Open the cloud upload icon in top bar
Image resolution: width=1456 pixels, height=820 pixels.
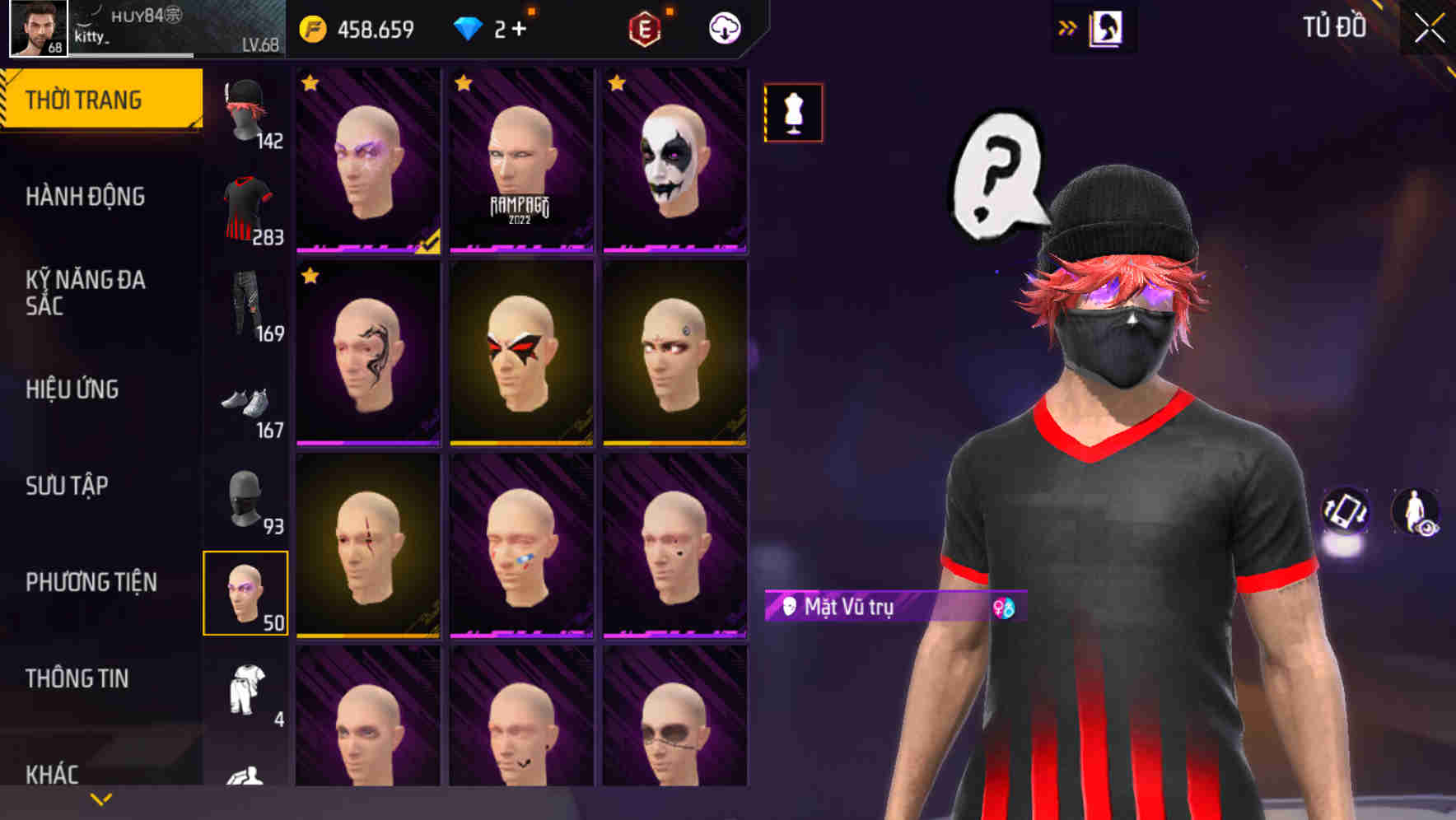click(722, 27)
